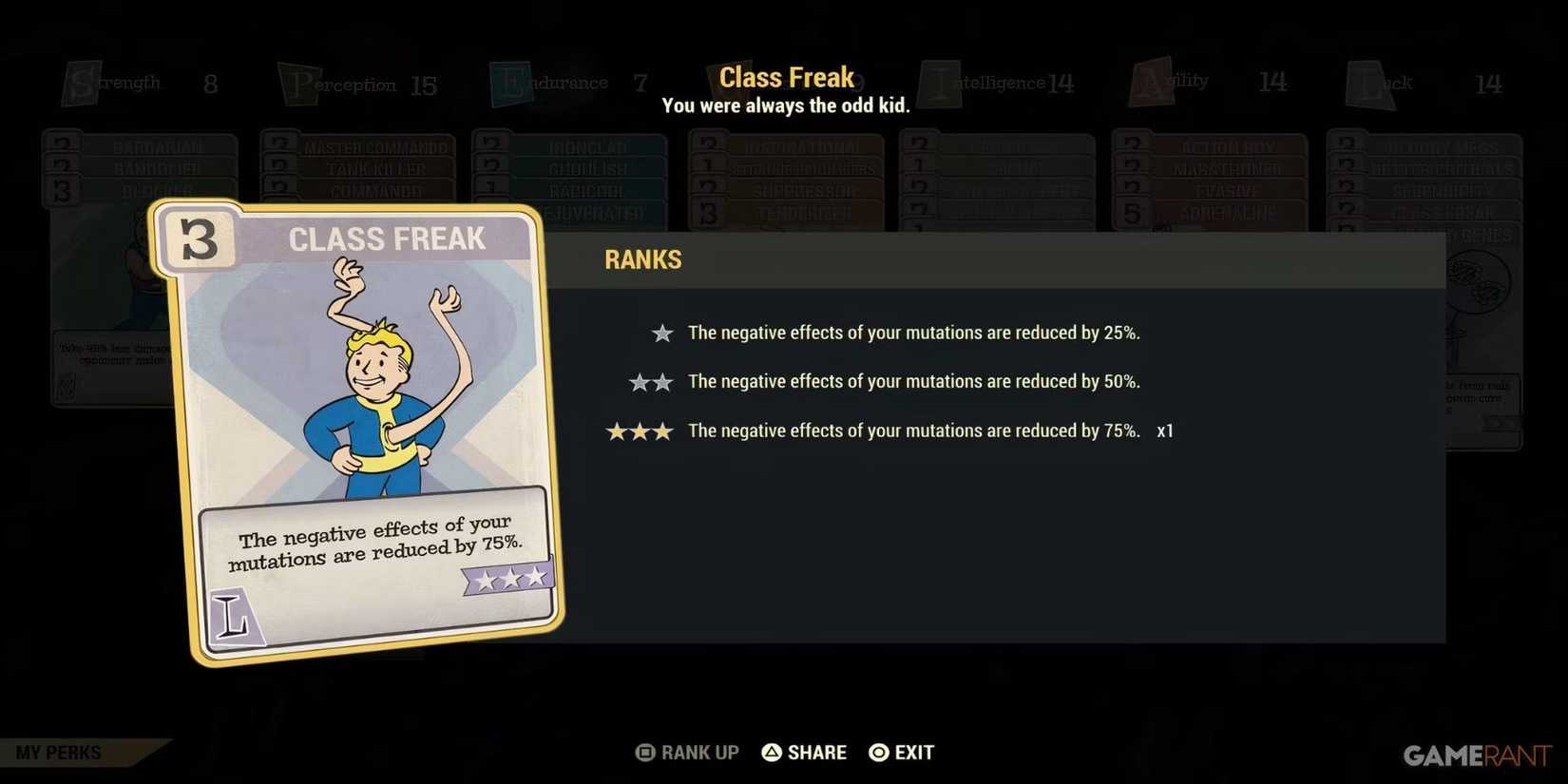Image resolution: width=1568 pixels, height=784 pixels.
Task: Select the Luck SPECIAL icon
Action: click(x=1366, y=83)
